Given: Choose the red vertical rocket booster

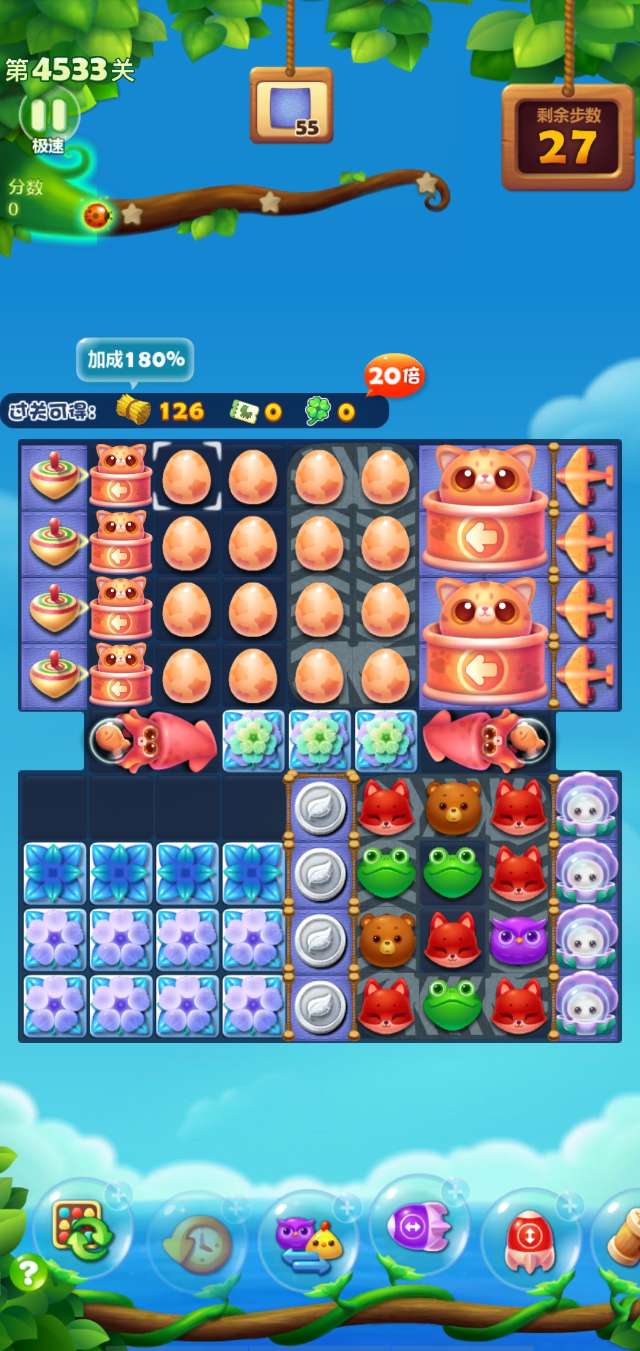Looking at the screenshot, I should (531, 1236).
